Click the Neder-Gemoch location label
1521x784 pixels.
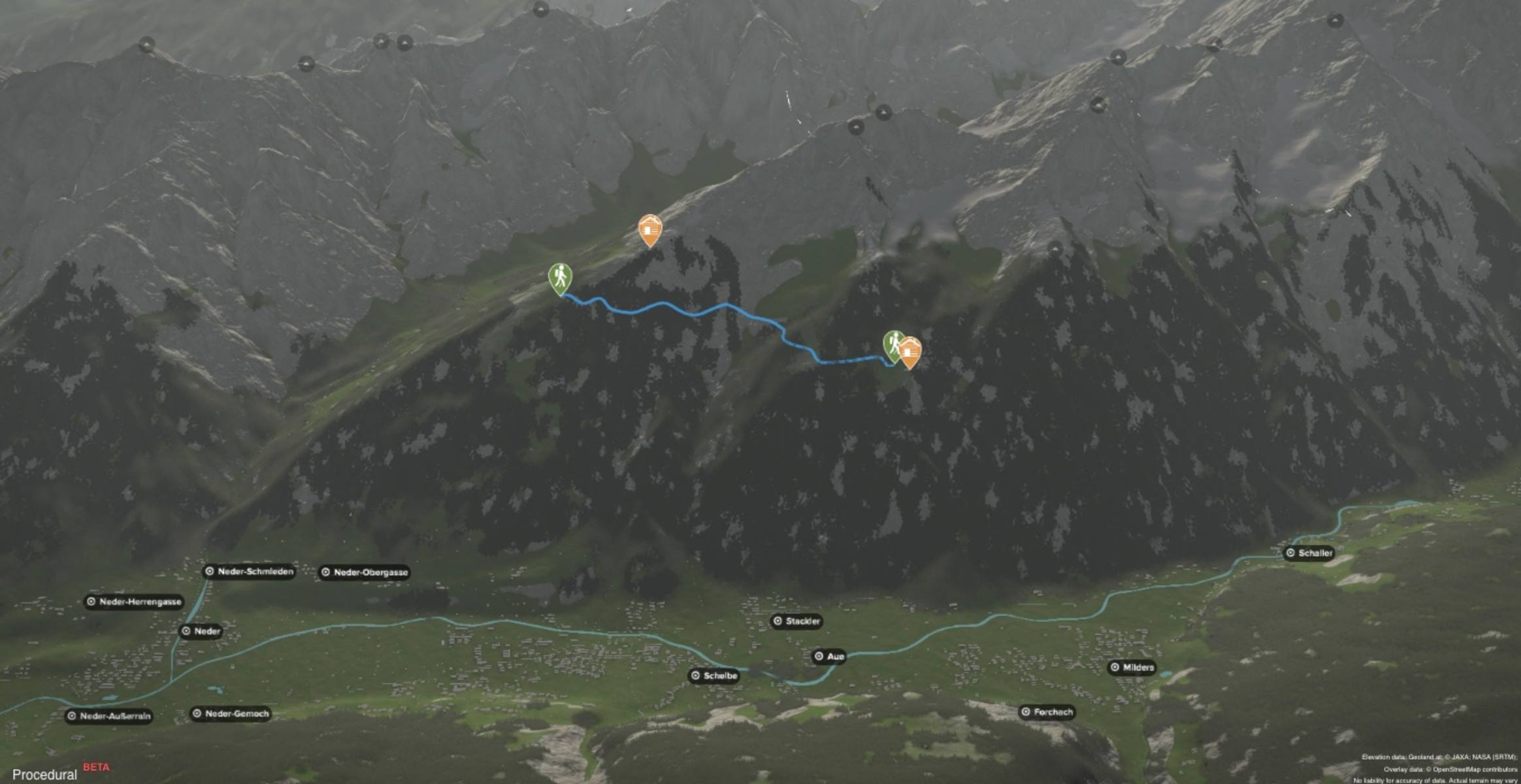click(x=230, y=713)
